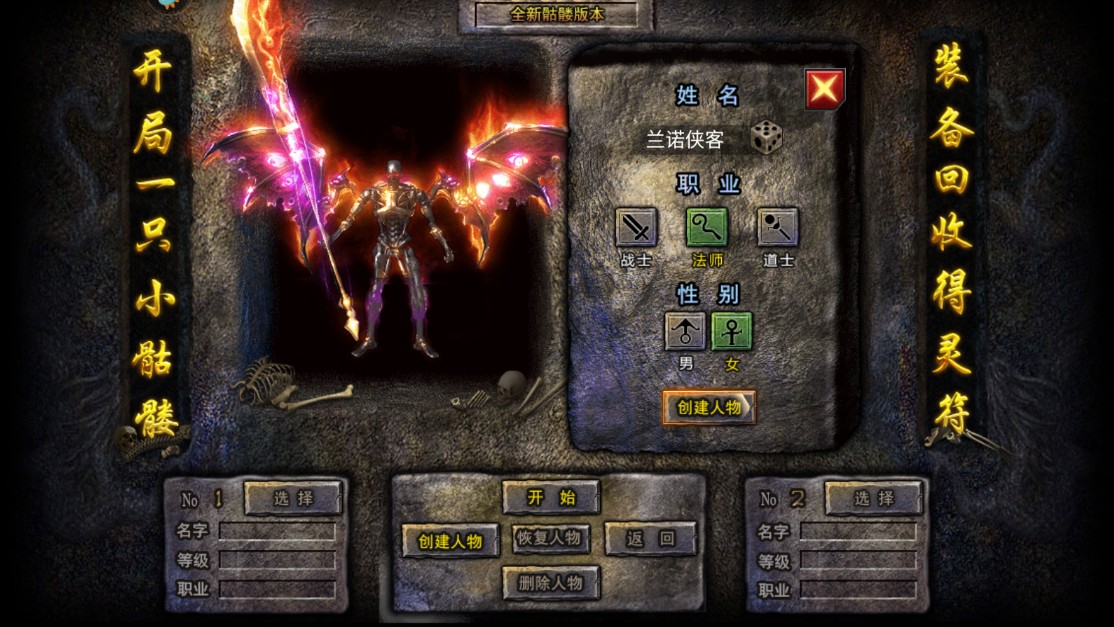Choose the 战士 warrior class sword icon
Screen dimensions: 1114x627
click(x=636, y=228)
